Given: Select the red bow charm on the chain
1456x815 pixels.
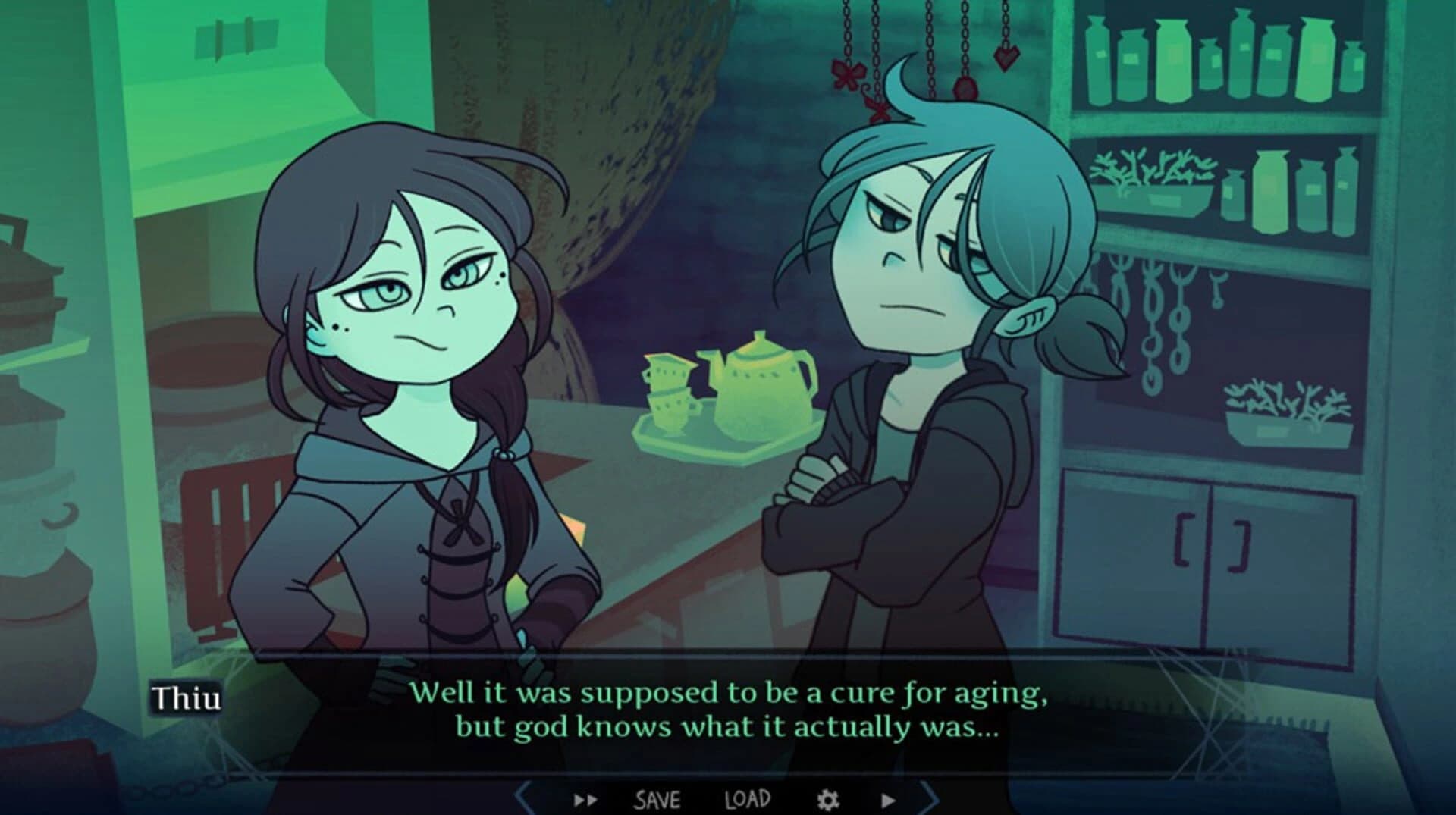Looking at the screenshot, I should [x=848, y=74].
